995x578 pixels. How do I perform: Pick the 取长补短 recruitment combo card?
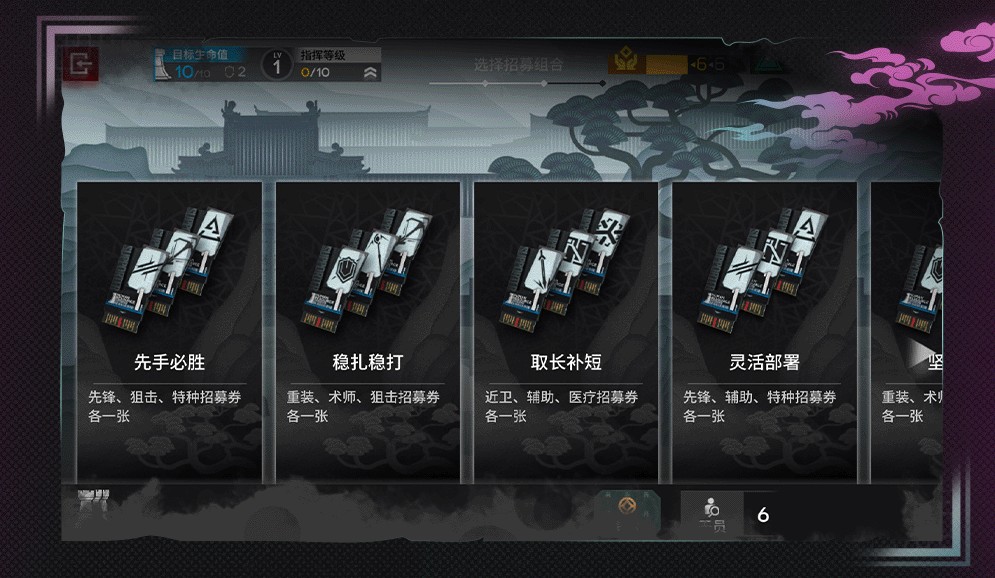[x=566, y=330]
